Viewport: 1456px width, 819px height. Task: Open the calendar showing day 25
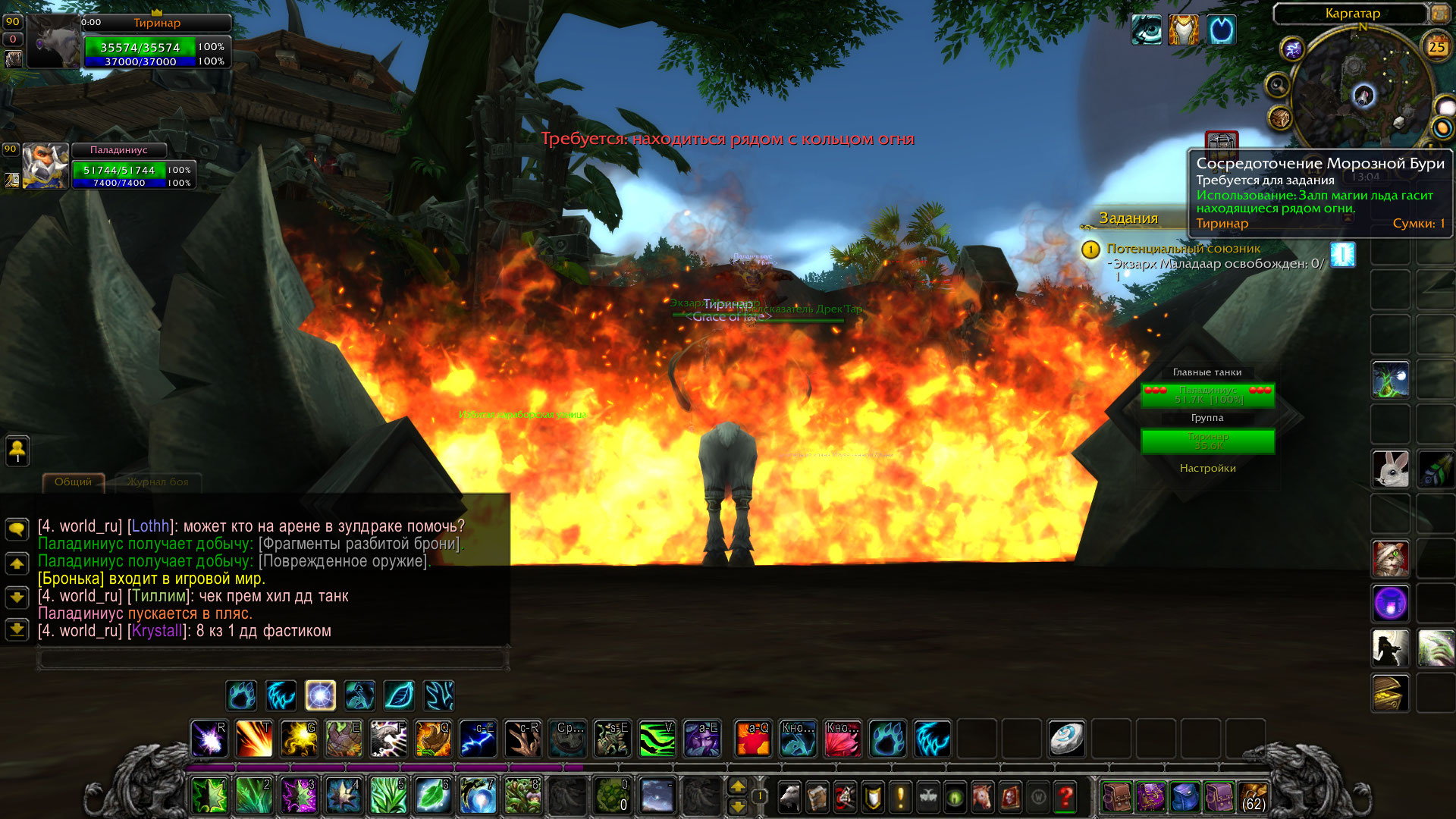(x=1436, y=47)
